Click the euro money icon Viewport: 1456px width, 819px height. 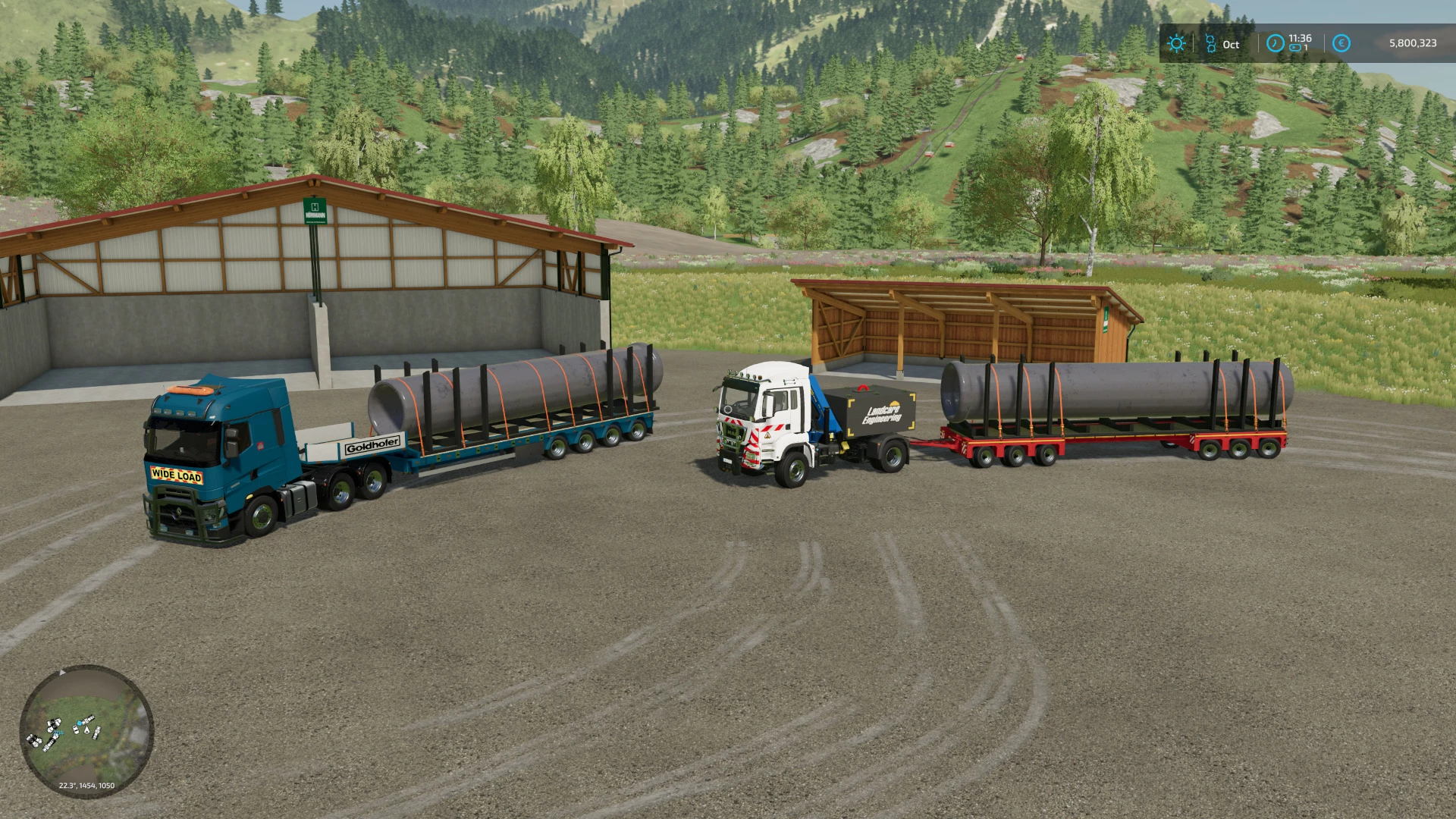1341,43
